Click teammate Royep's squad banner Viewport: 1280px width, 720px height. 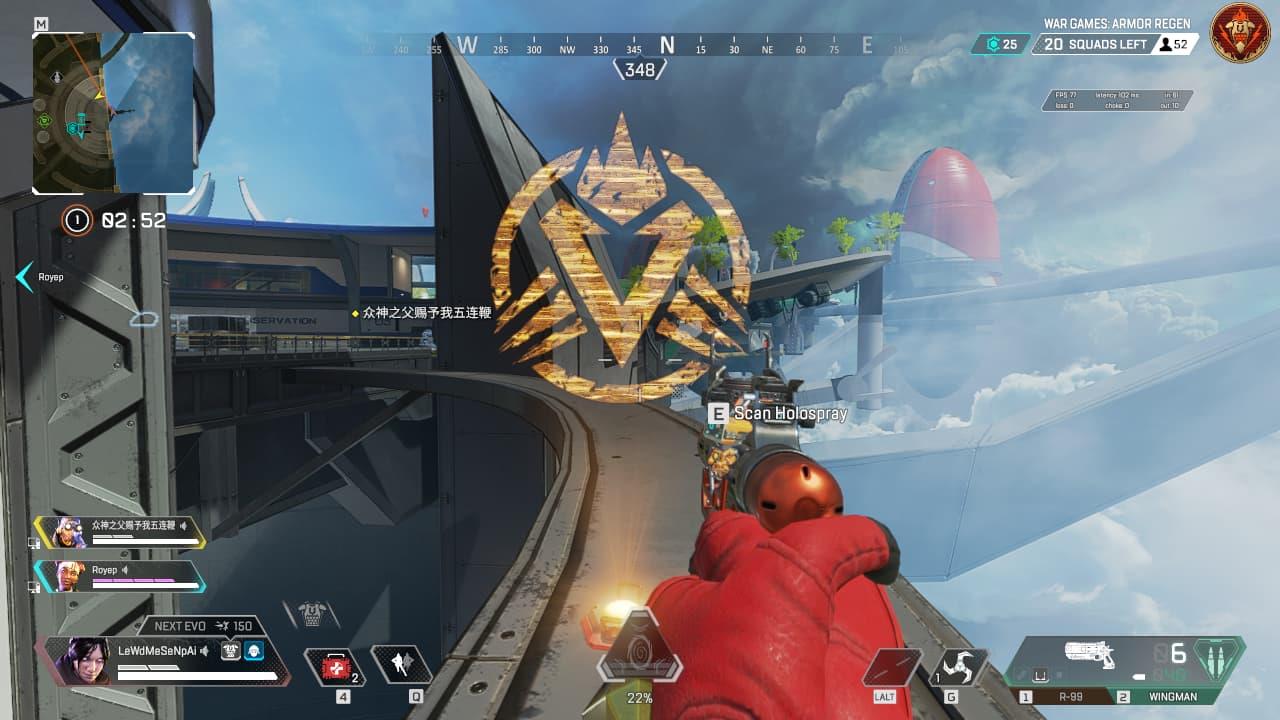pos(120,575)
